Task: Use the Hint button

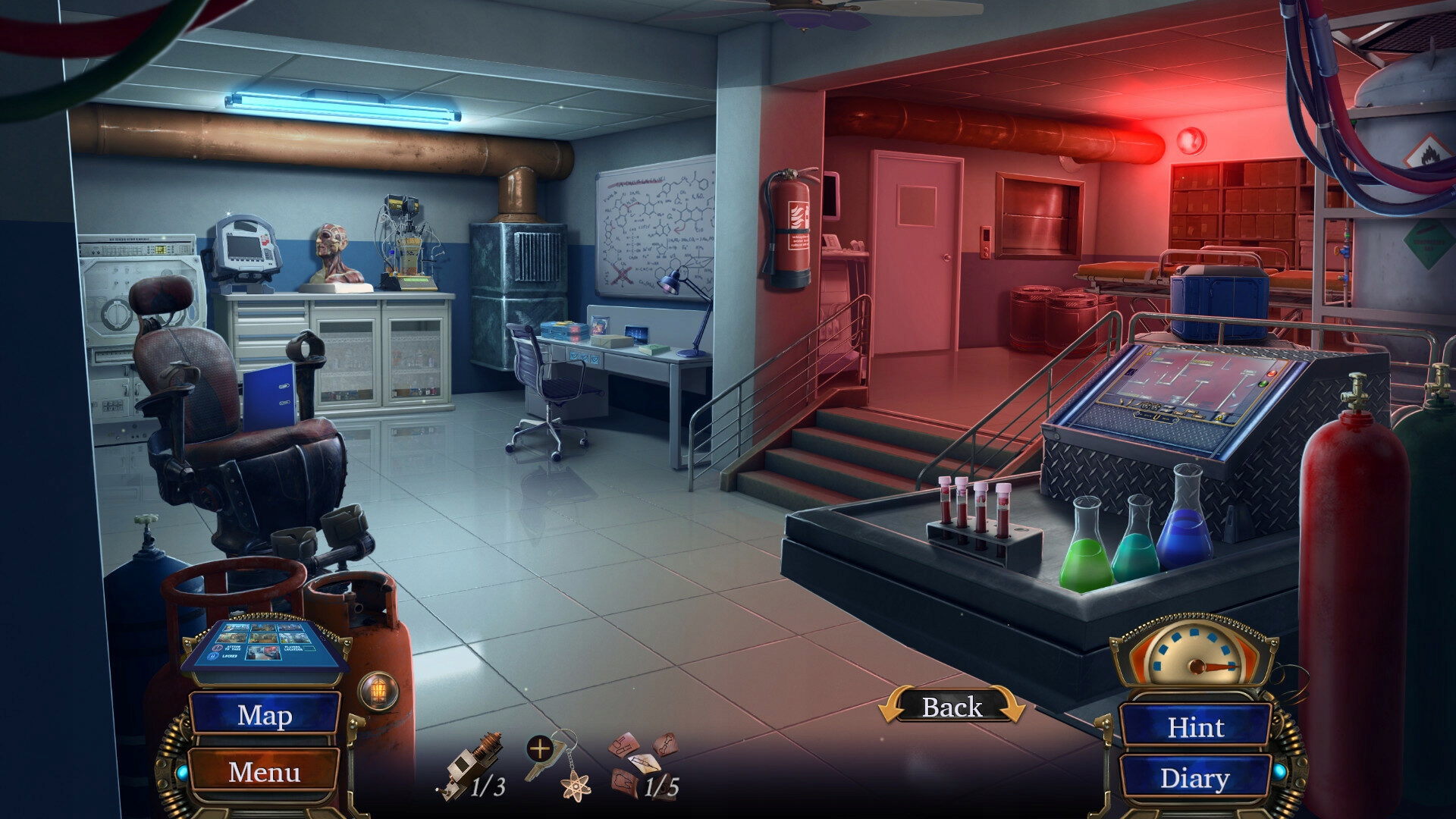Action: (1195, 726)
